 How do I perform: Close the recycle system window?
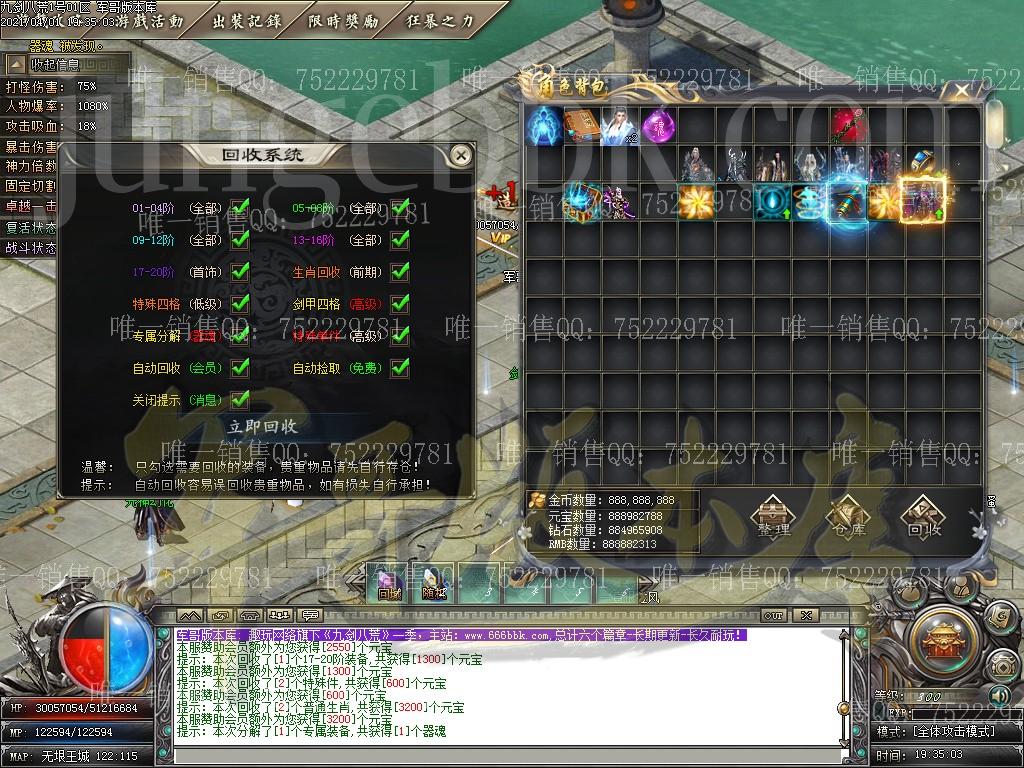tap(460, 155)
